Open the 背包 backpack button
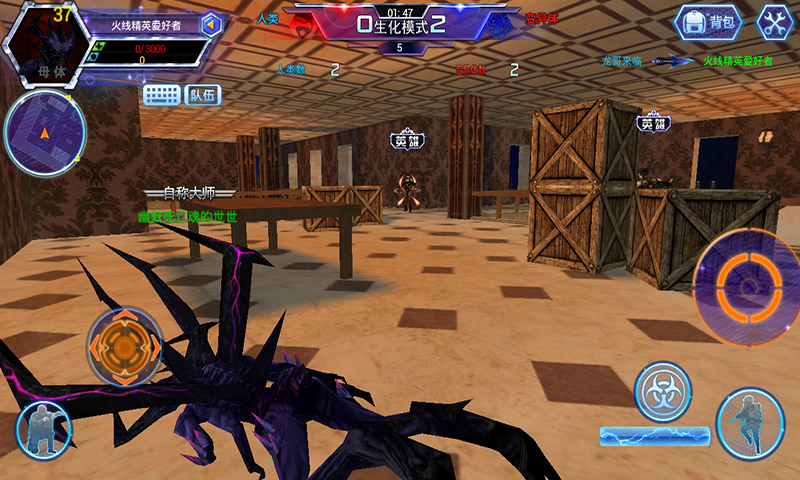 pyautogui.click(x=709, y=22)
